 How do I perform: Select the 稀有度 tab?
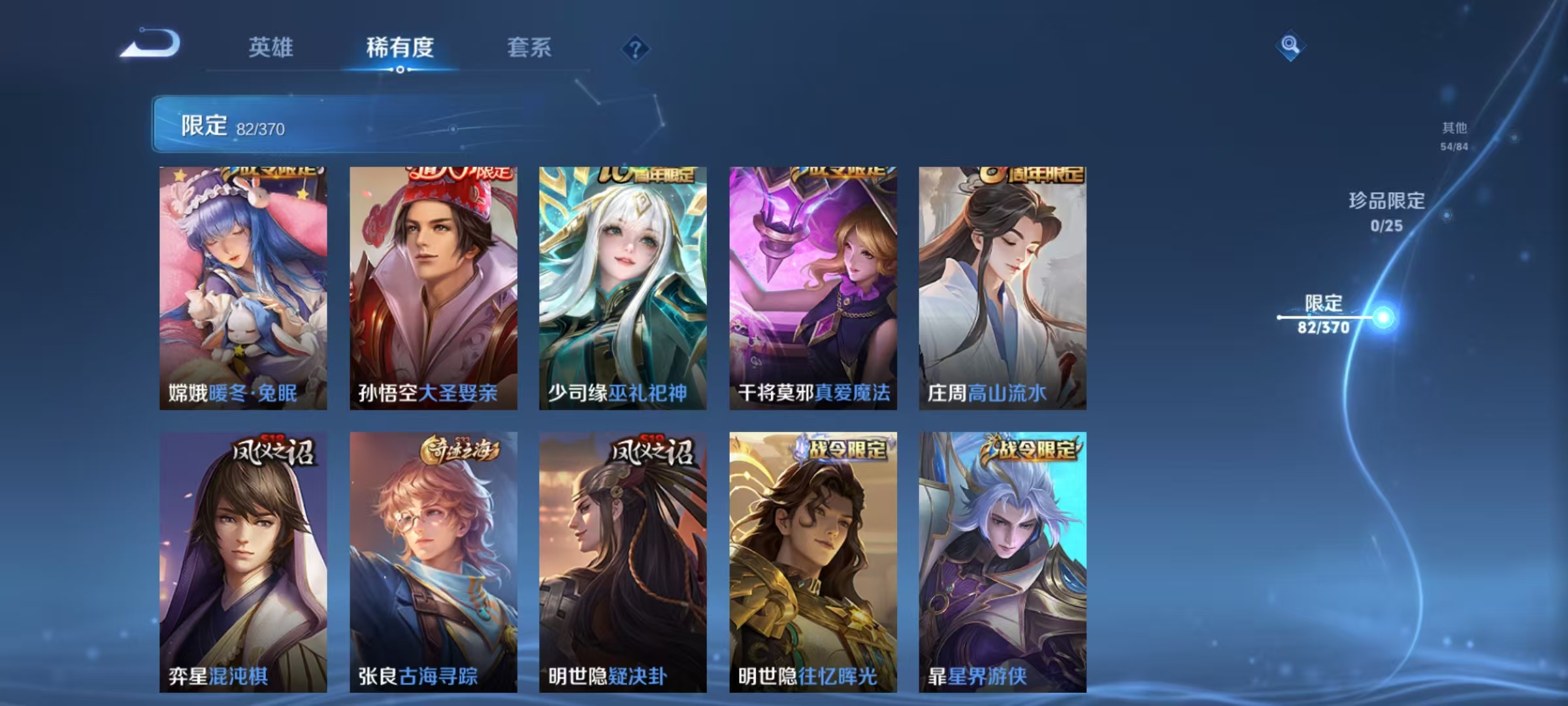(x=400, y=47)
